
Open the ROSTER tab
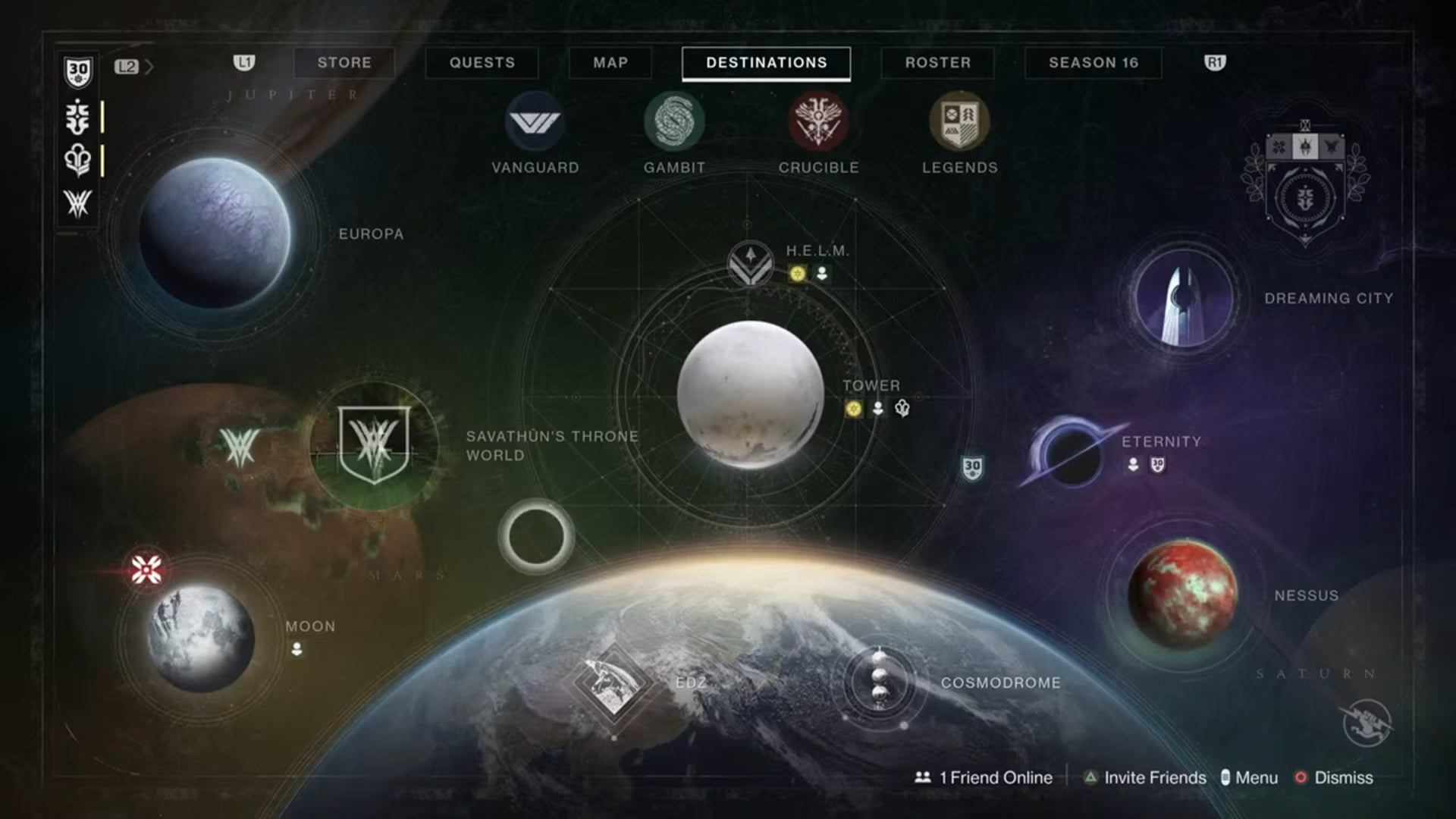pos(937,63)
